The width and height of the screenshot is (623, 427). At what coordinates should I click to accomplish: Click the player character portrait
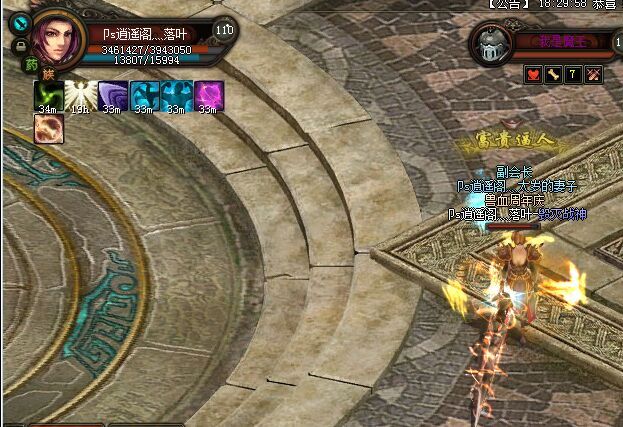pyautogui.click(x=58, y=37)
